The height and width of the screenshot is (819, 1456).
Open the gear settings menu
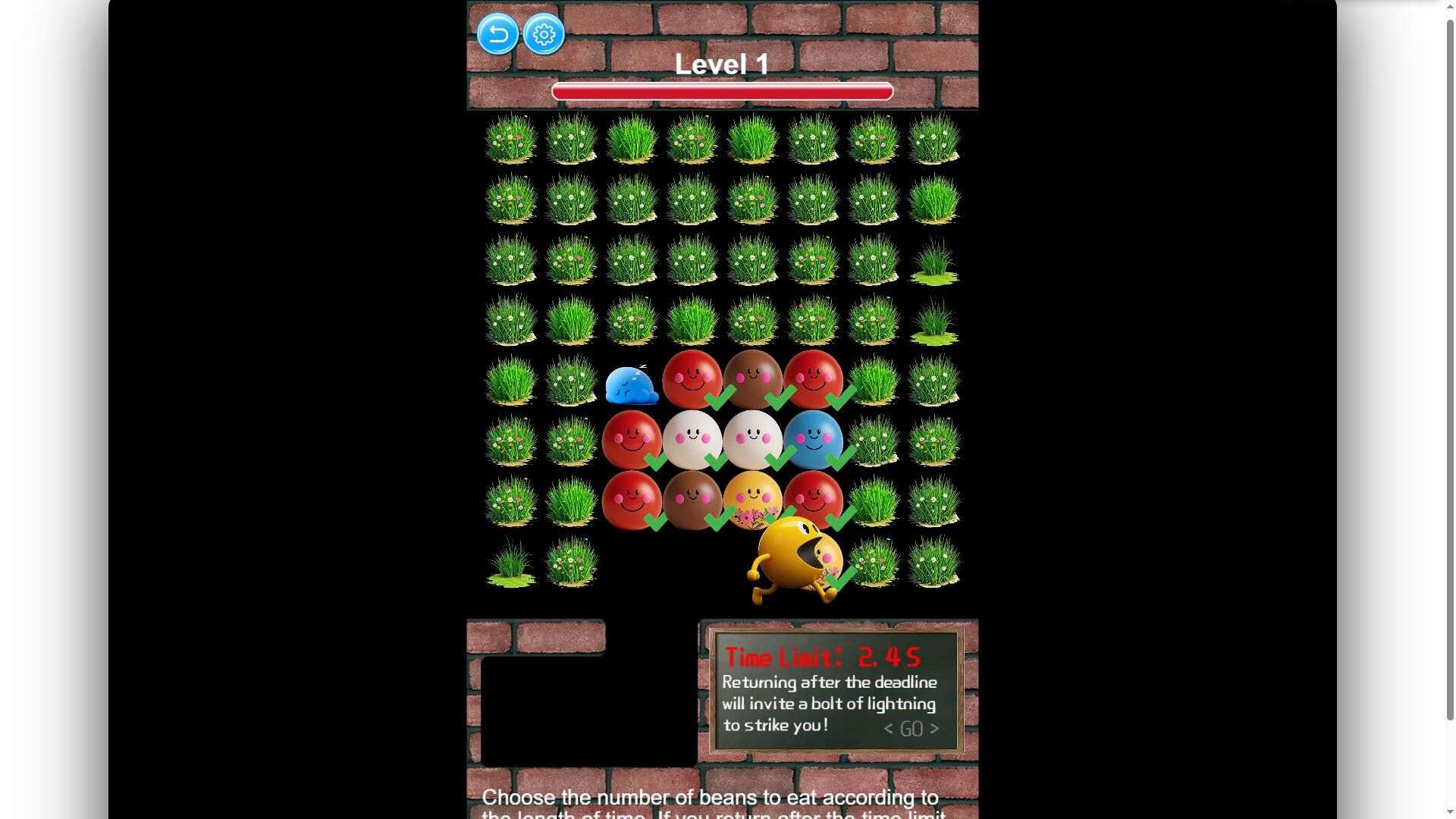[x=544, y=34]
